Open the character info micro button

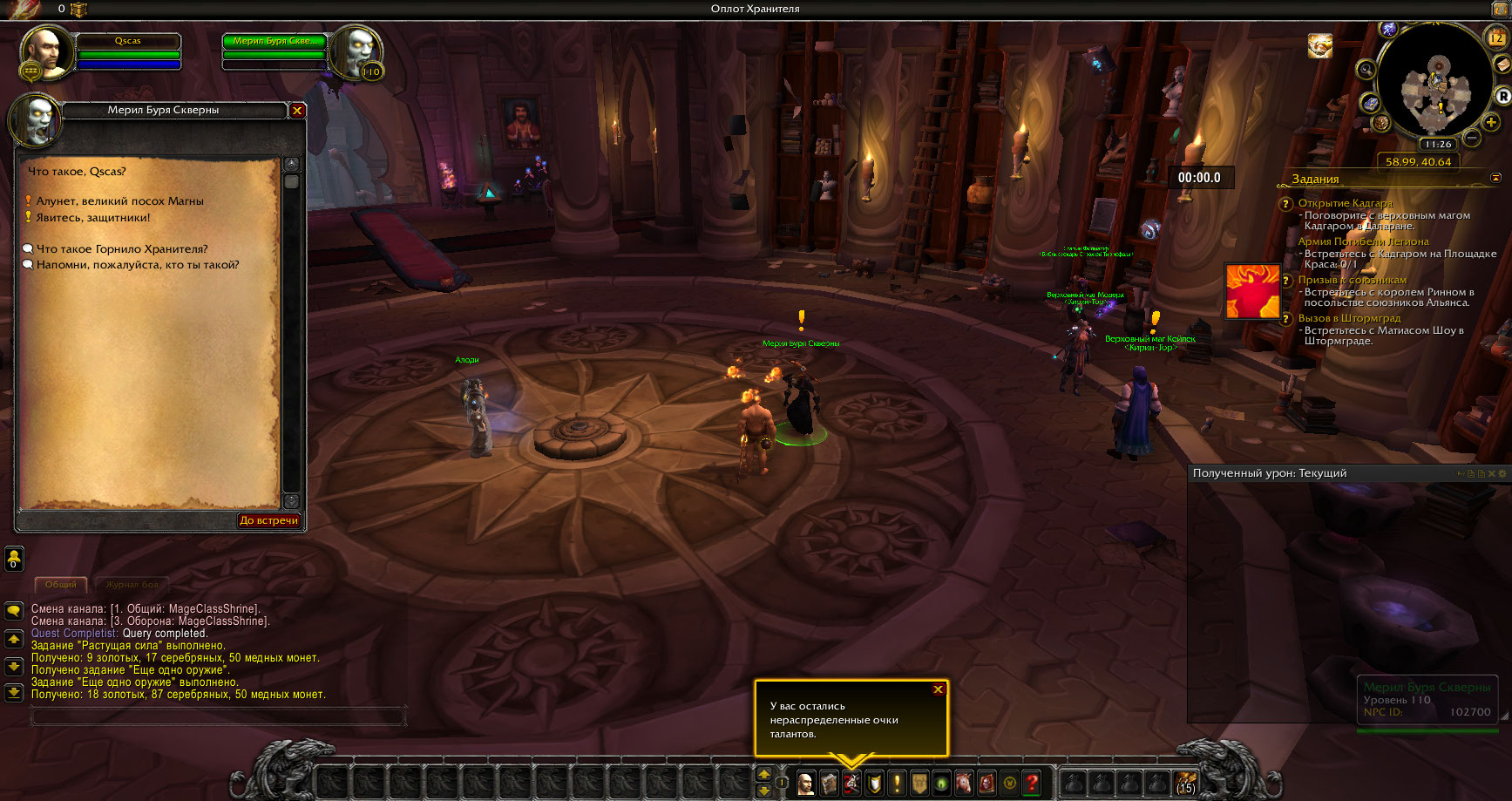click(806, 783)
